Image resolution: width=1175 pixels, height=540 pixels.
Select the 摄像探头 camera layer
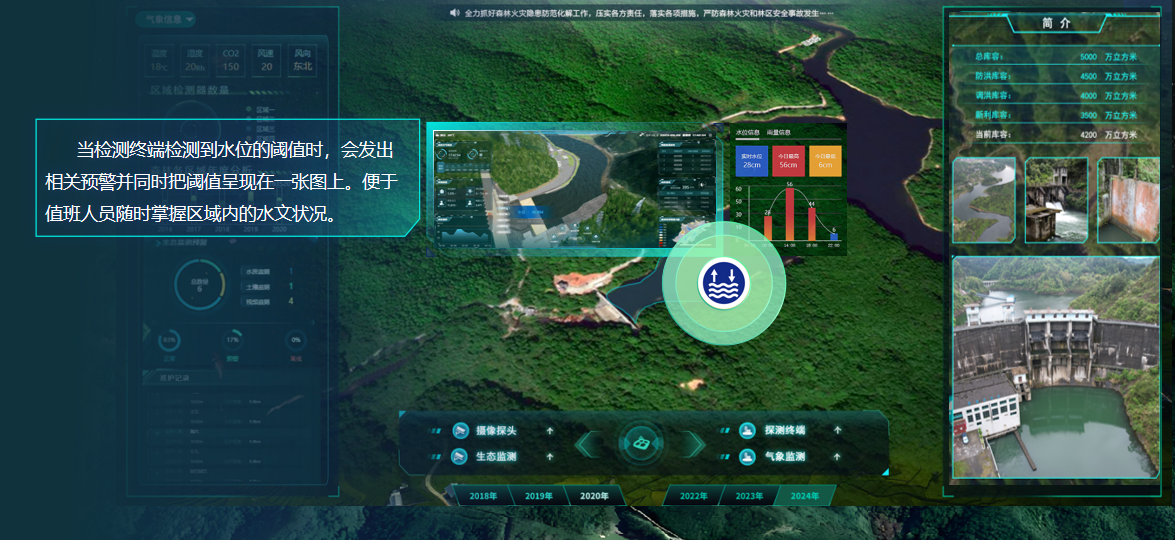pos(496,431)
